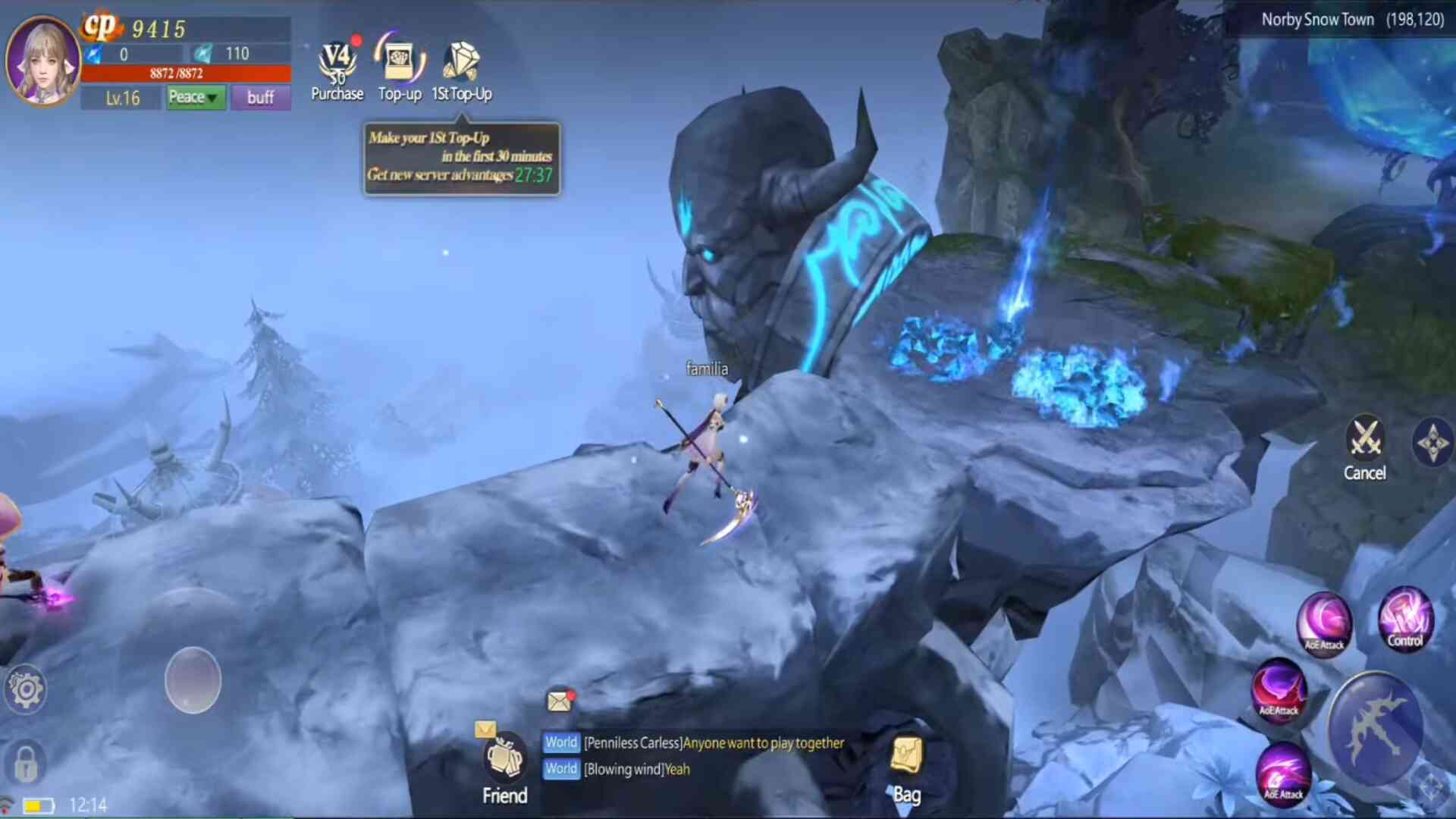Open the mail envelope with red dot

click(560, 701)
